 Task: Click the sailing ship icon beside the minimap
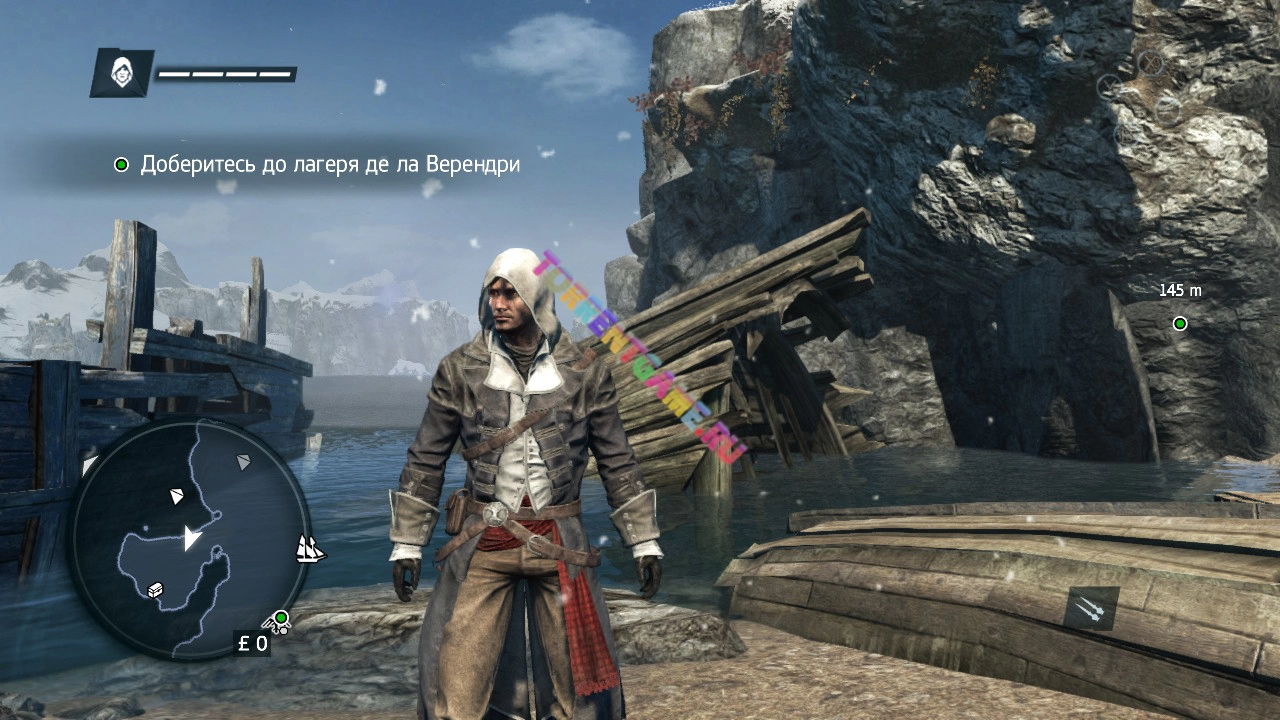(310, 548)
